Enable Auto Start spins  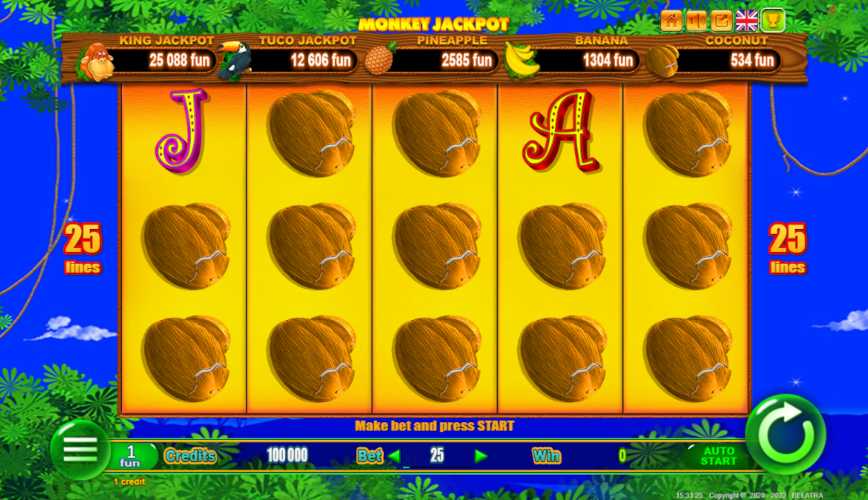(x=718, y=455)
